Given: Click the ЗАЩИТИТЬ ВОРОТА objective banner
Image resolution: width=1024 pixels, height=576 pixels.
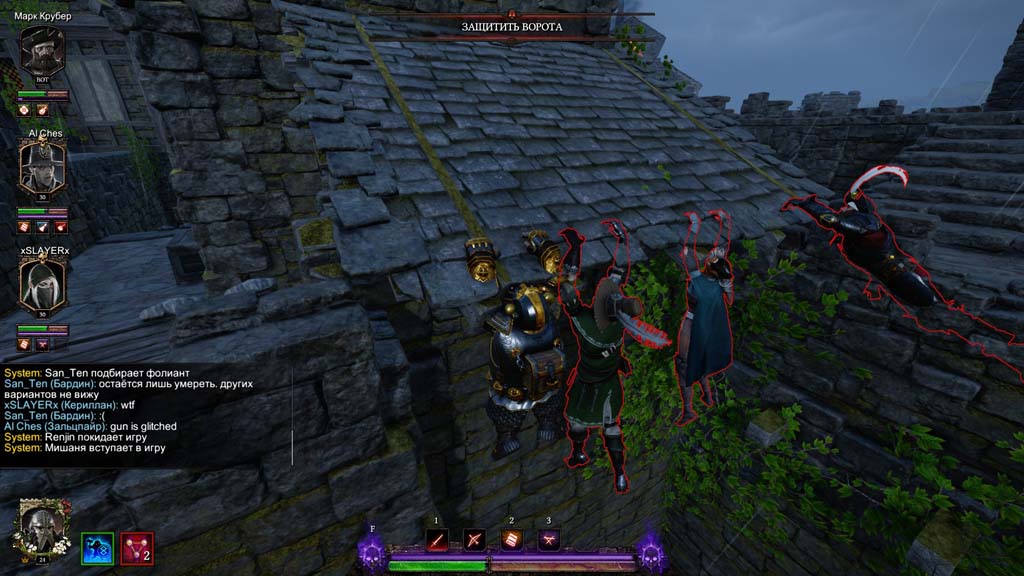Looking at the screenshot, I should pyautogui.click(x=512, y=26).
